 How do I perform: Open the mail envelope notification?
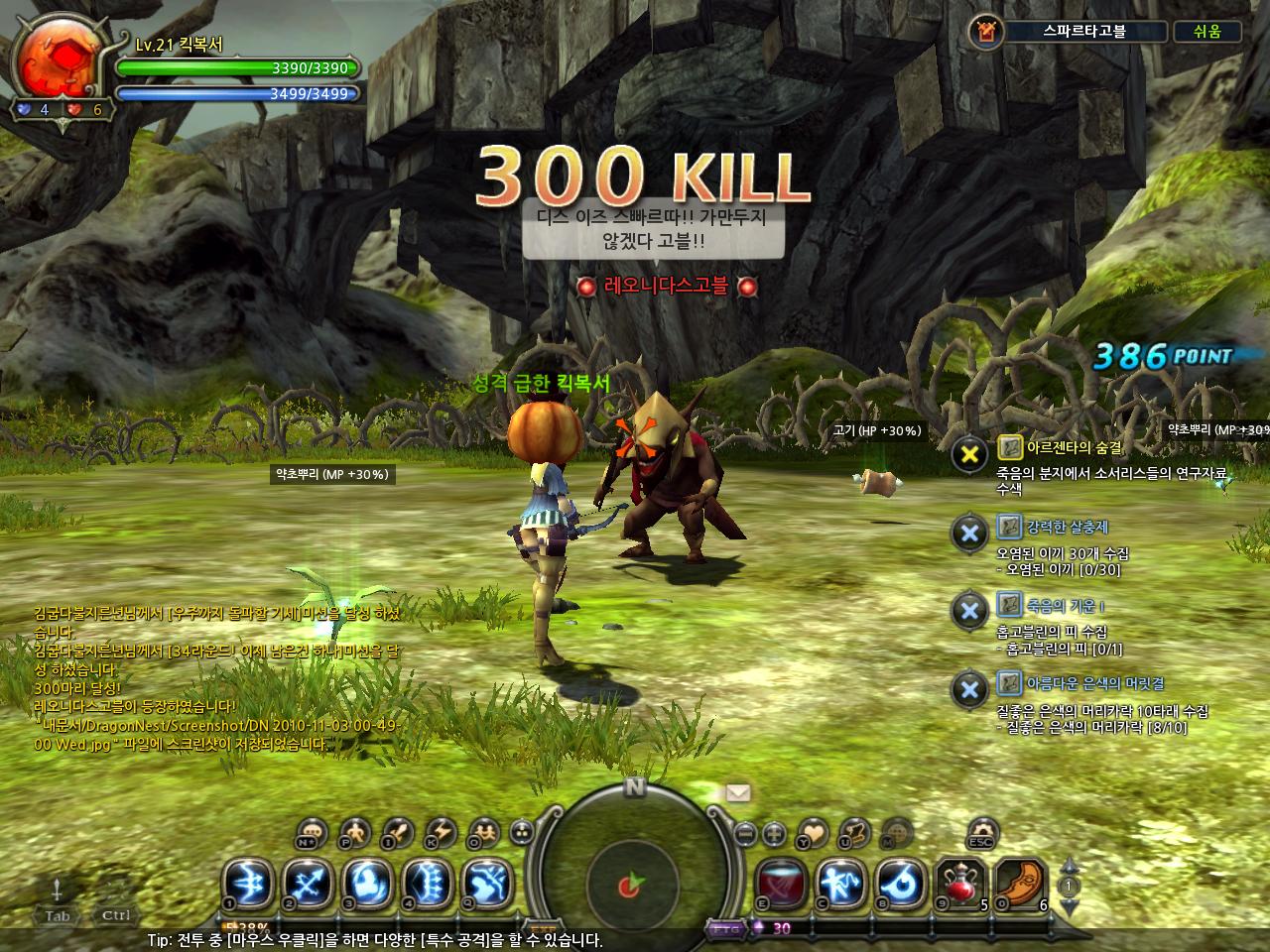tap(738, 791)
